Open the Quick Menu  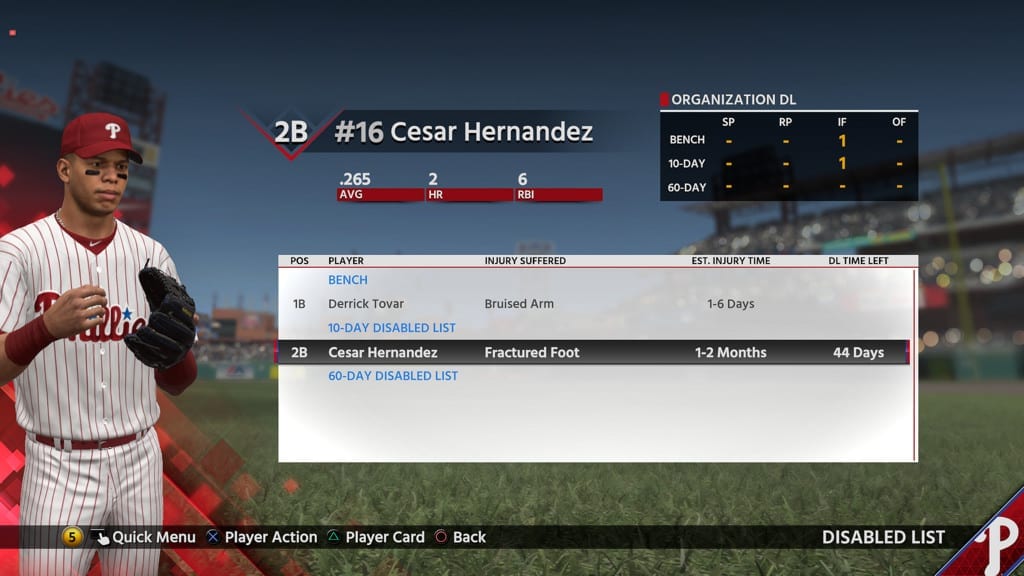pyautogui.click(x=142, y=537)
